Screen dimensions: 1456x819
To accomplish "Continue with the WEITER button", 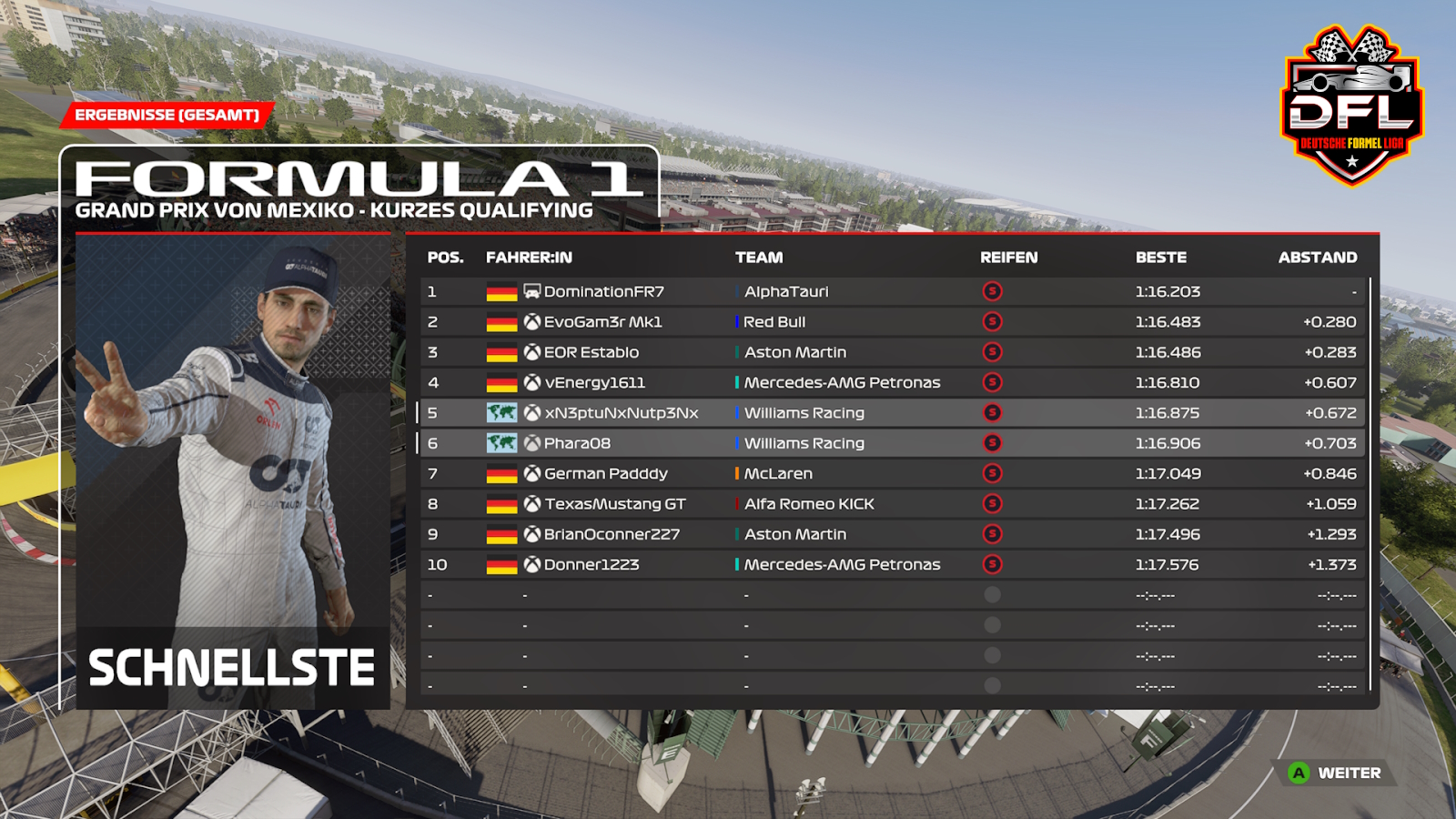I will tap(1336, 773).
